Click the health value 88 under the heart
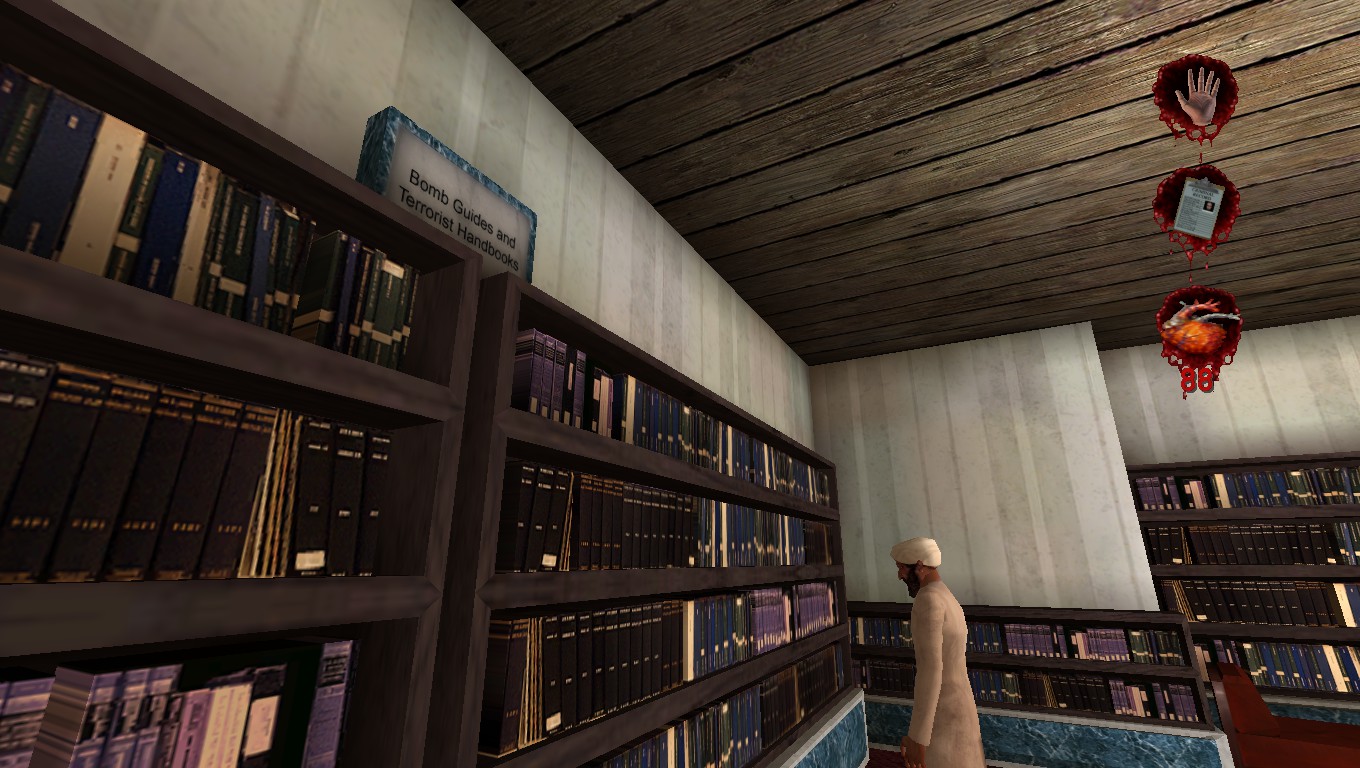The width and height of the screenshot is (1360, 768). tap(1198, 377)
